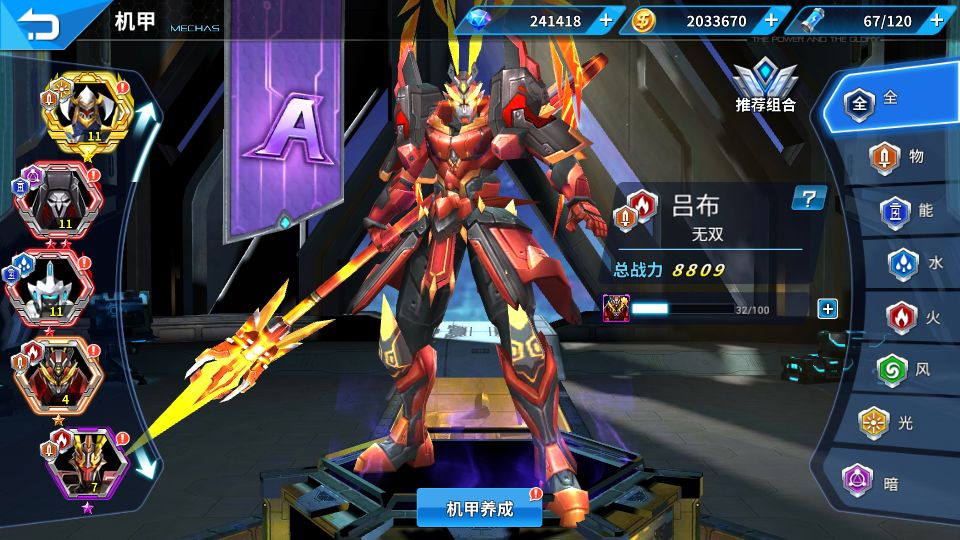The height and width of the screenshot is (540, 960).
Task: Select the 全 all-mechs filter tab
Action: click(877, 101)
